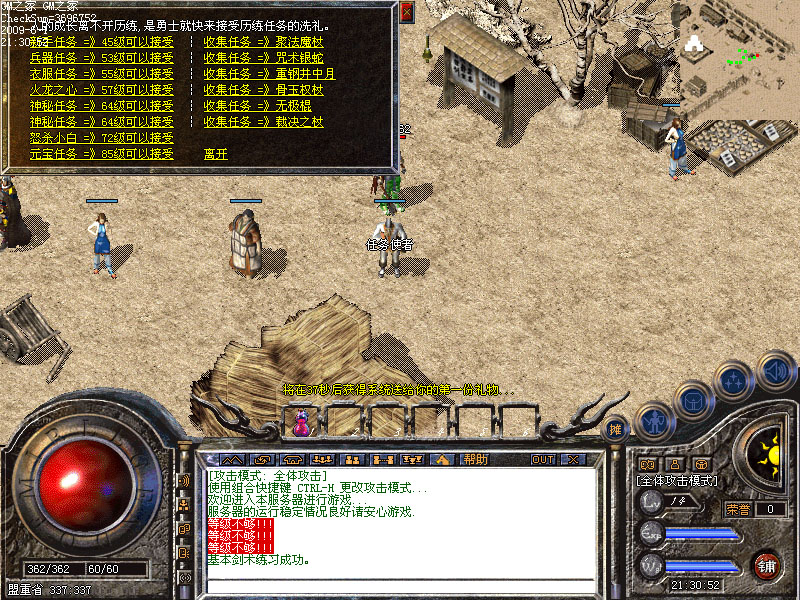
Task: Click the chat text input line
Action: point(400,585)
